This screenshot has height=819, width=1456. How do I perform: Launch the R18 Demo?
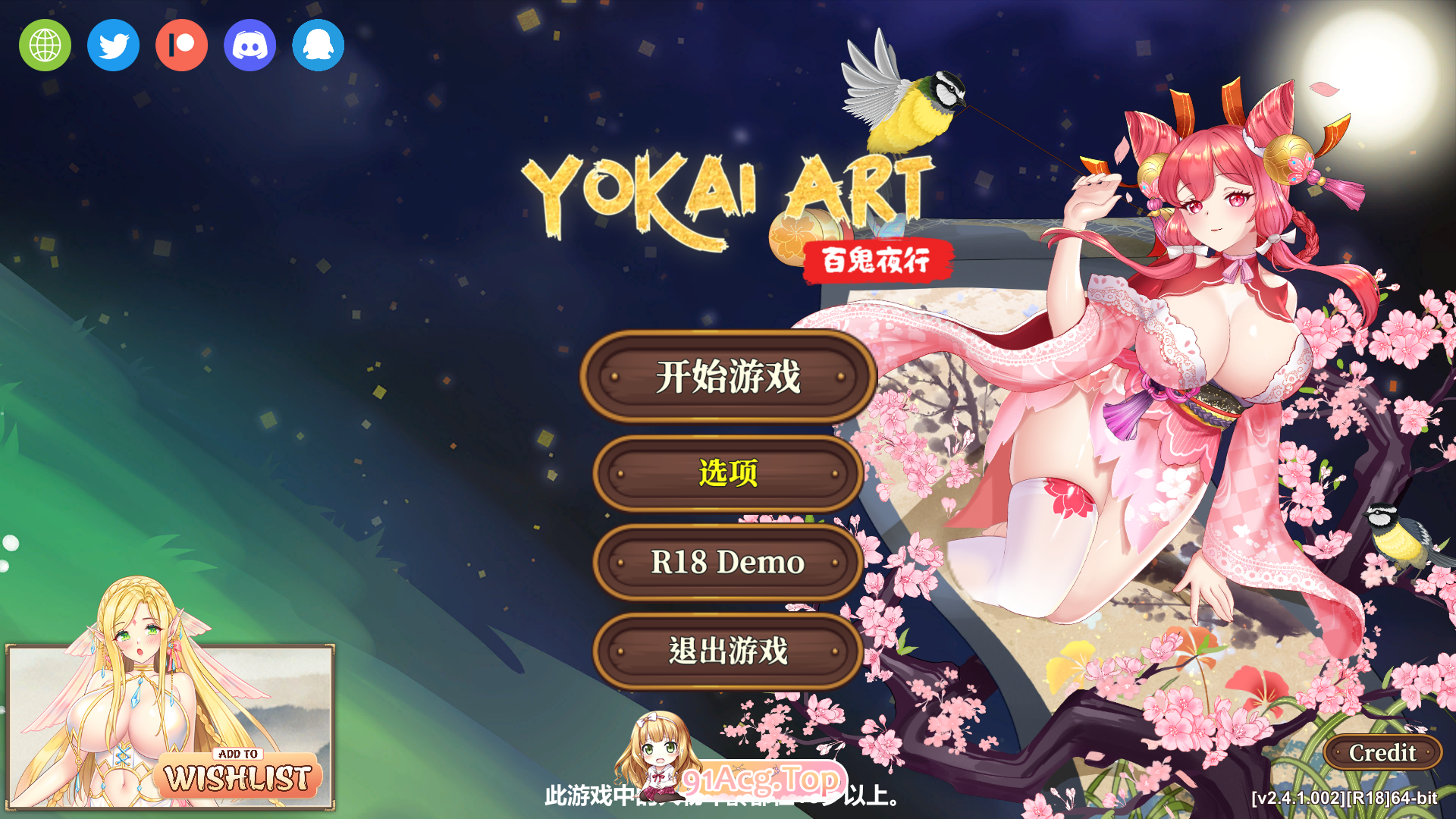[x=728, y=563]
